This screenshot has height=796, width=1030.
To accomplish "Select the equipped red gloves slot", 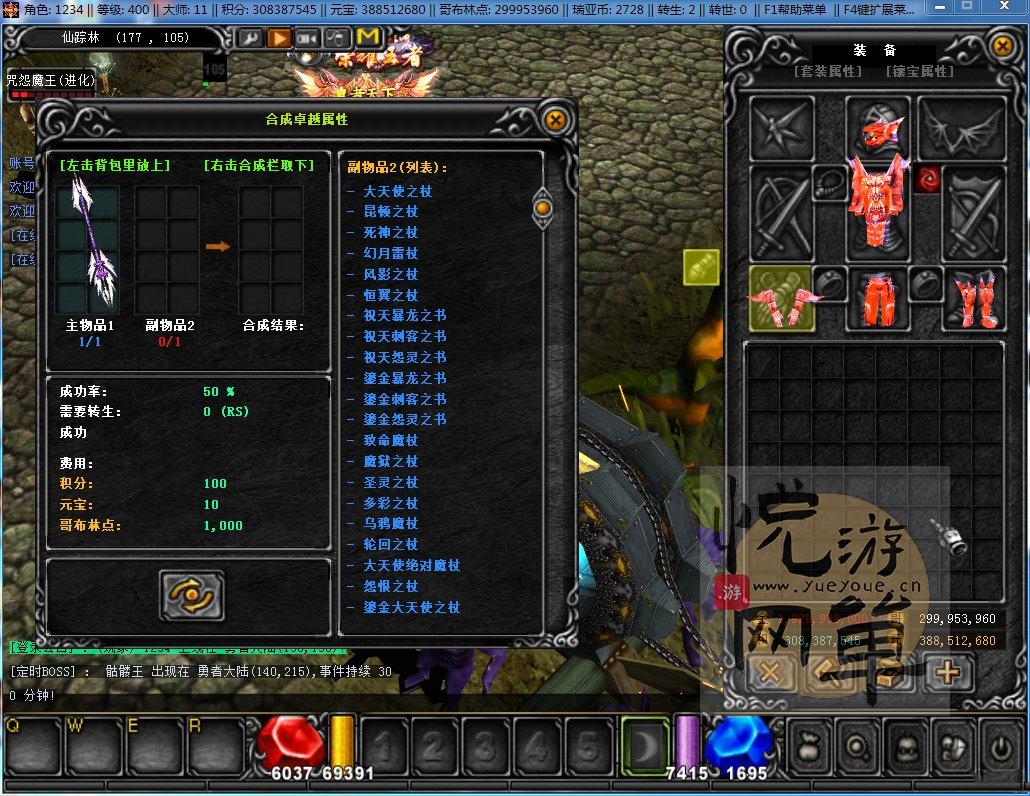I will (781, 298).
